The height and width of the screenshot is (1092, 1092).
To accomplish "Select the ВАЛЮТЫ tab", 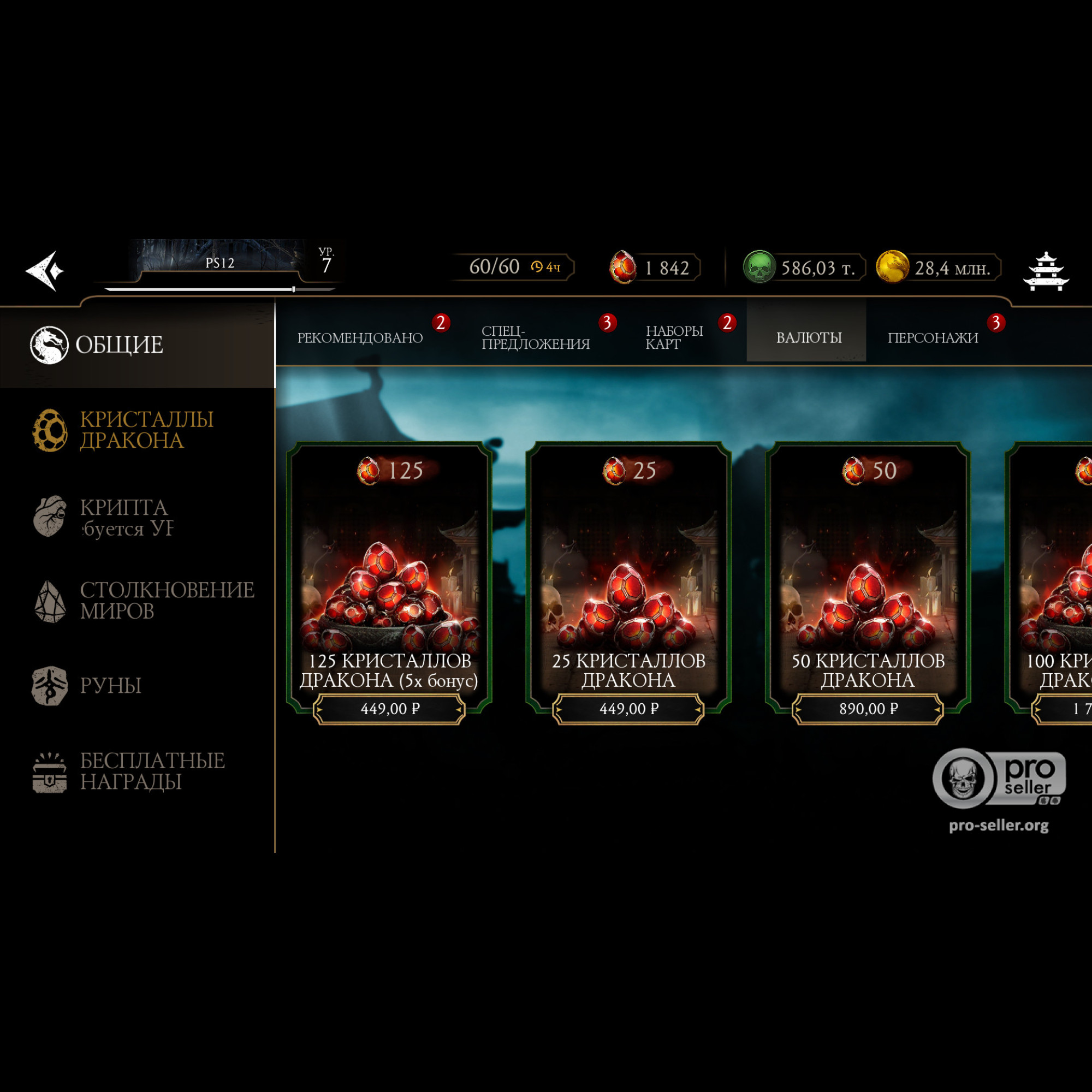I will 808,337.
